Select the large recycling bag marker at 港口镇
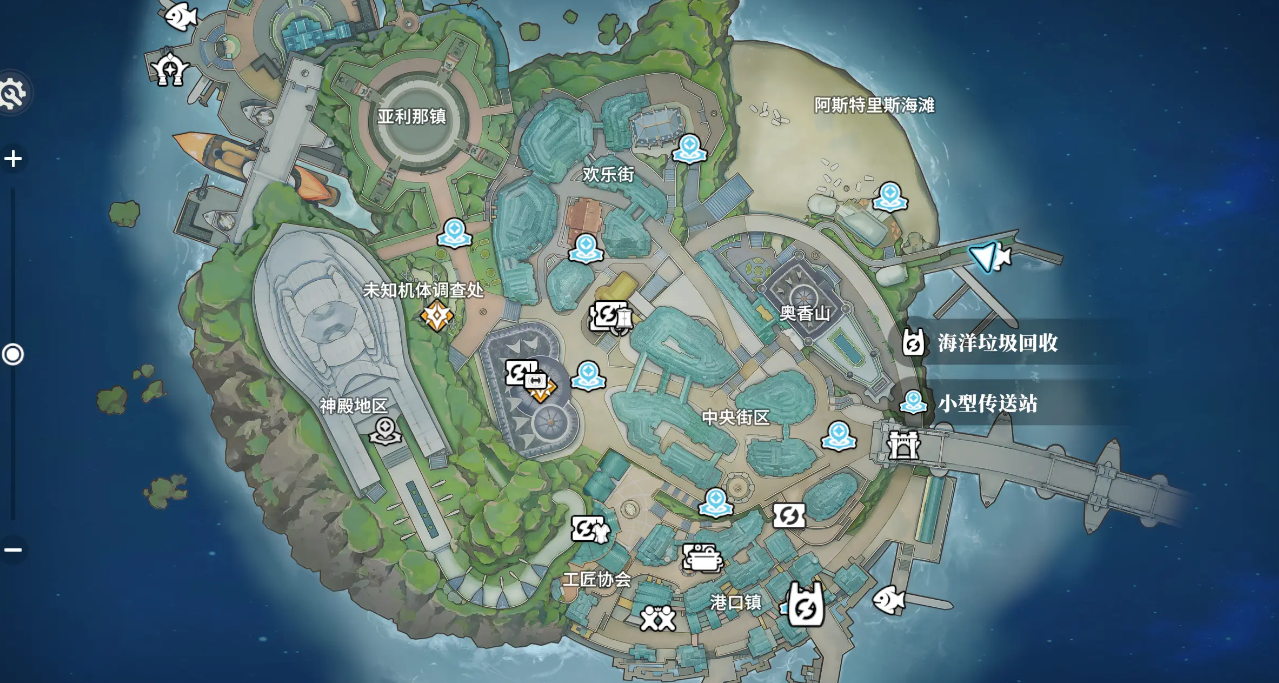This screenshot has width=1279, height=683. [805, 605]
